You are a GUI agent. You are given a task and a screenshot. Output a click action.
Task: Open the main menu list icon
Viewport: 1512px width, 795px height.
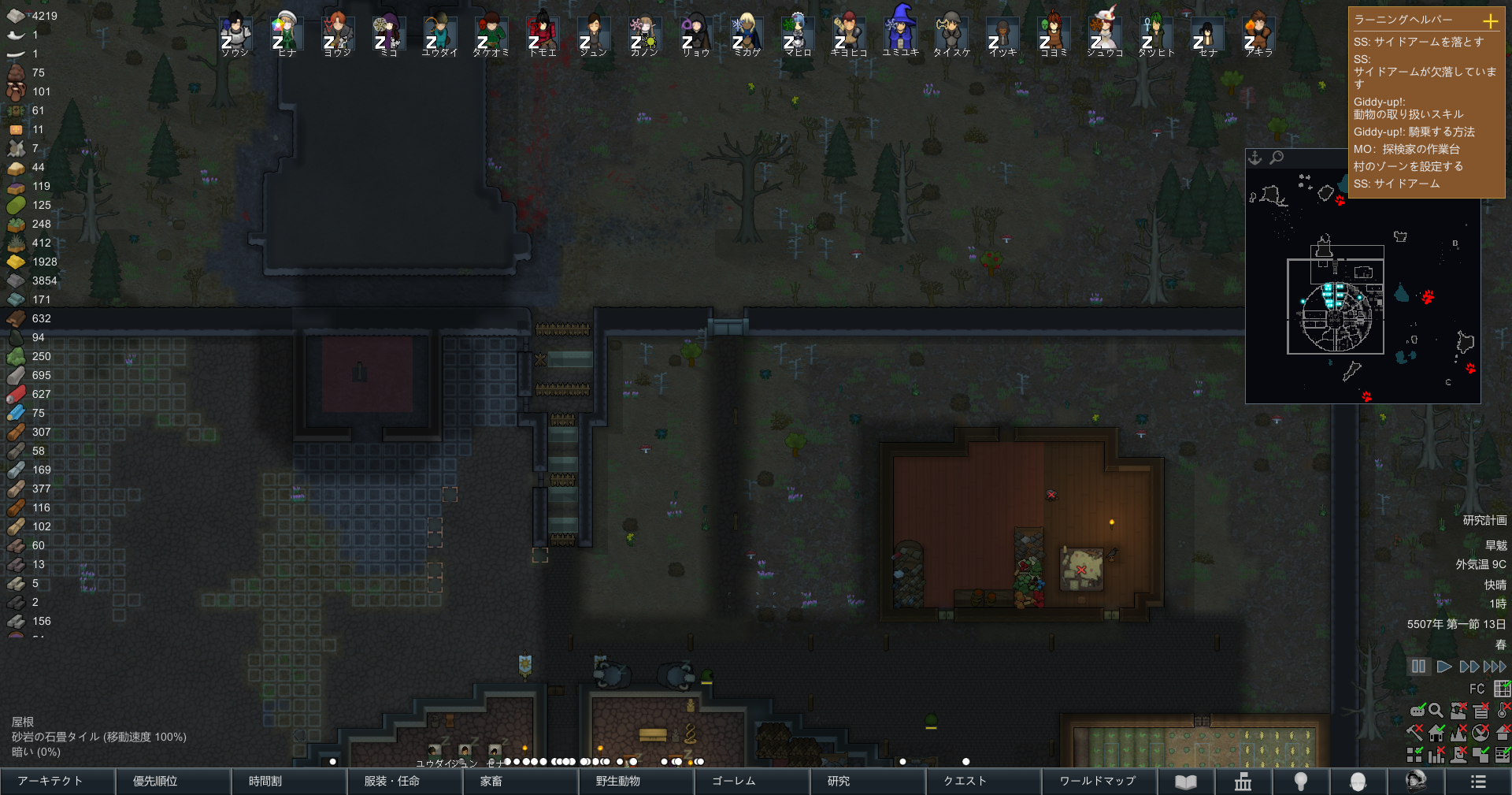click(x=1478, y=781)
